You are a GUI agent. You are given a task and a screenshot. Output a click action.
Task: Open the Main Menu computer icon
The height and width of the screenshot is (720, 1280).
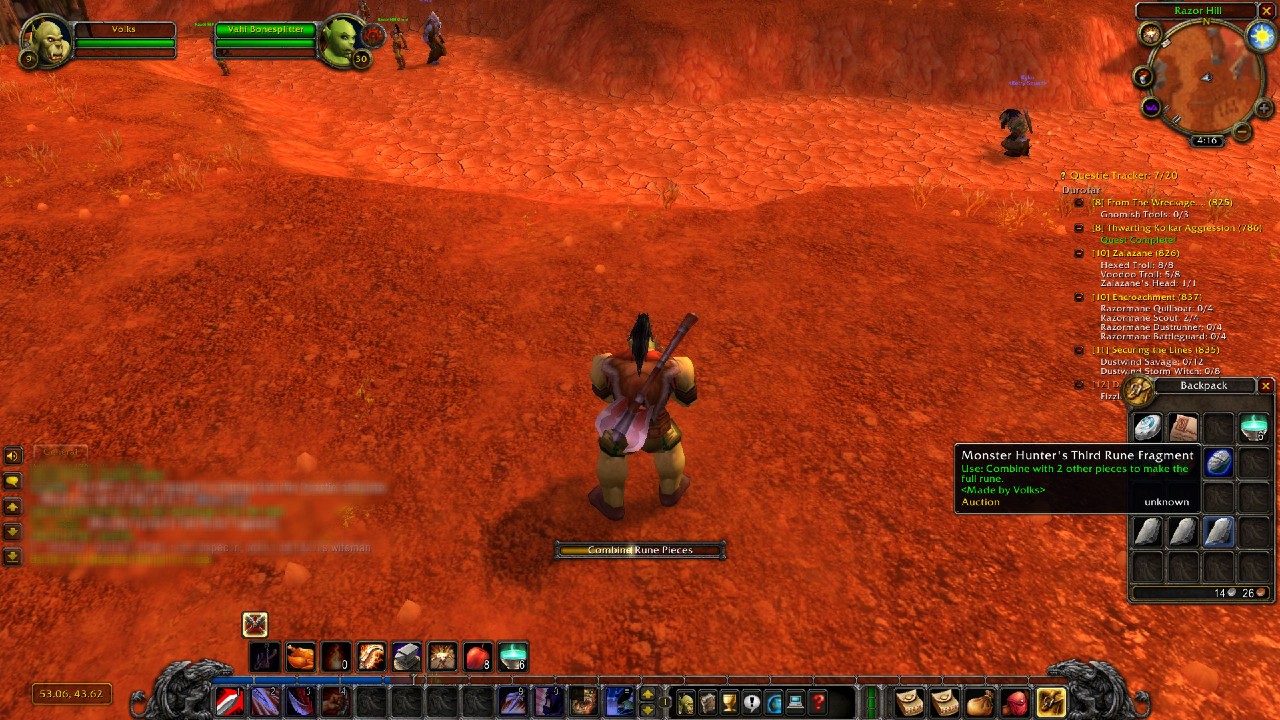click(x=794, y=702)
